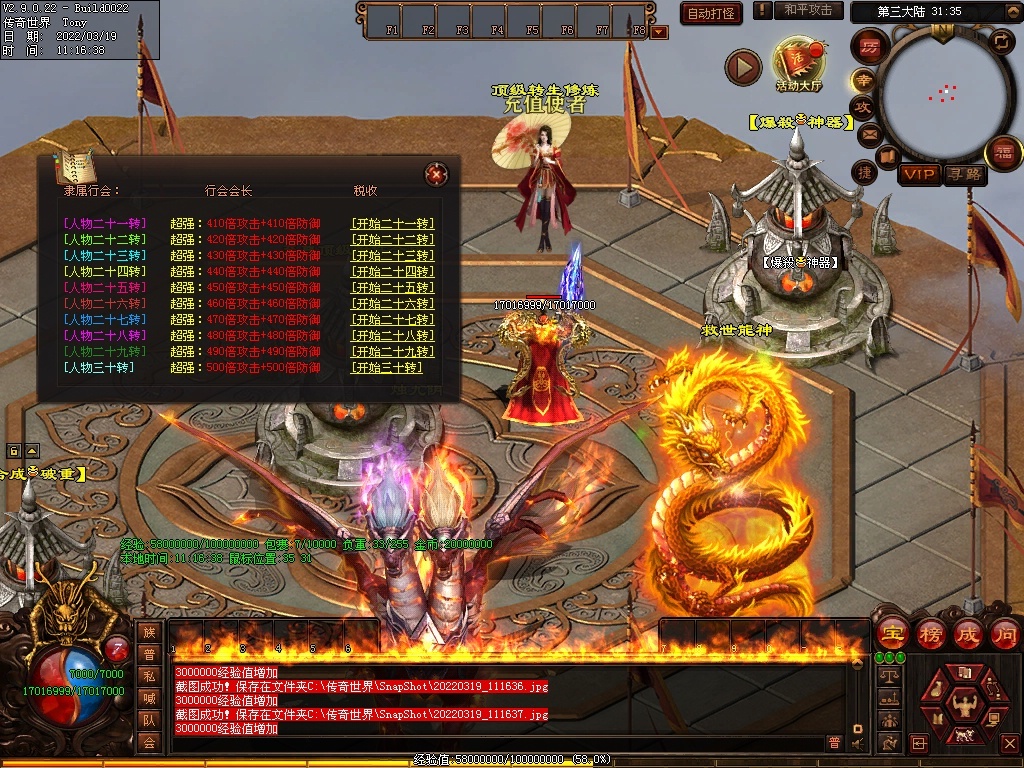
Task: Select the 开始二十五转 link
Action: (x=392, y=288)
